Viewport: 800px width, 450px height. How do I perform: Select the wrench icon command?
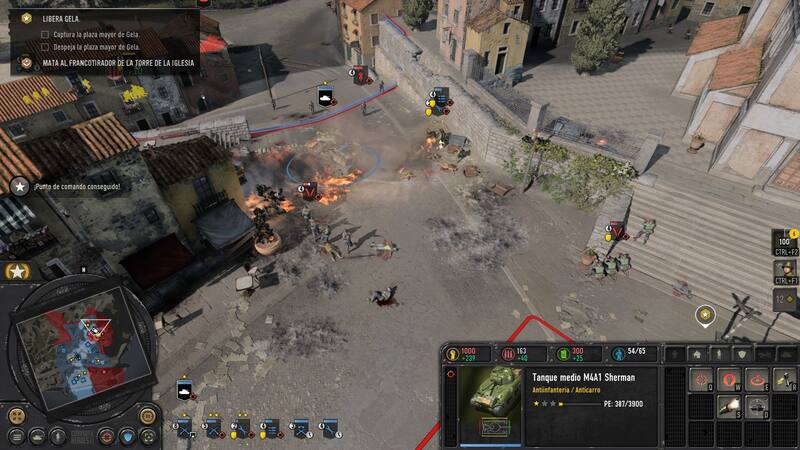(x=784, y=379)
